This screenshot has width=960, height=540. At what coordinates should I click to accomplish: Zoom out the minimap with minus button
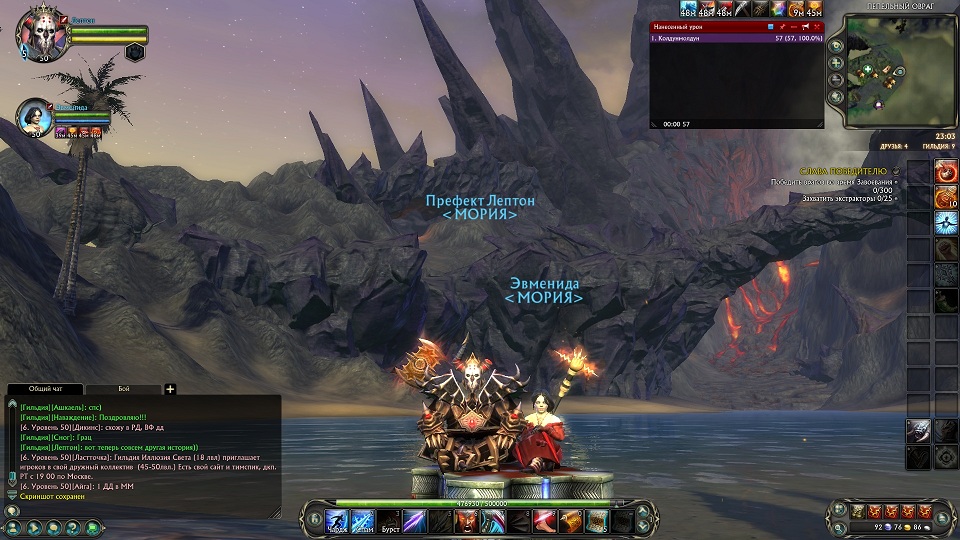pos(836,79)
